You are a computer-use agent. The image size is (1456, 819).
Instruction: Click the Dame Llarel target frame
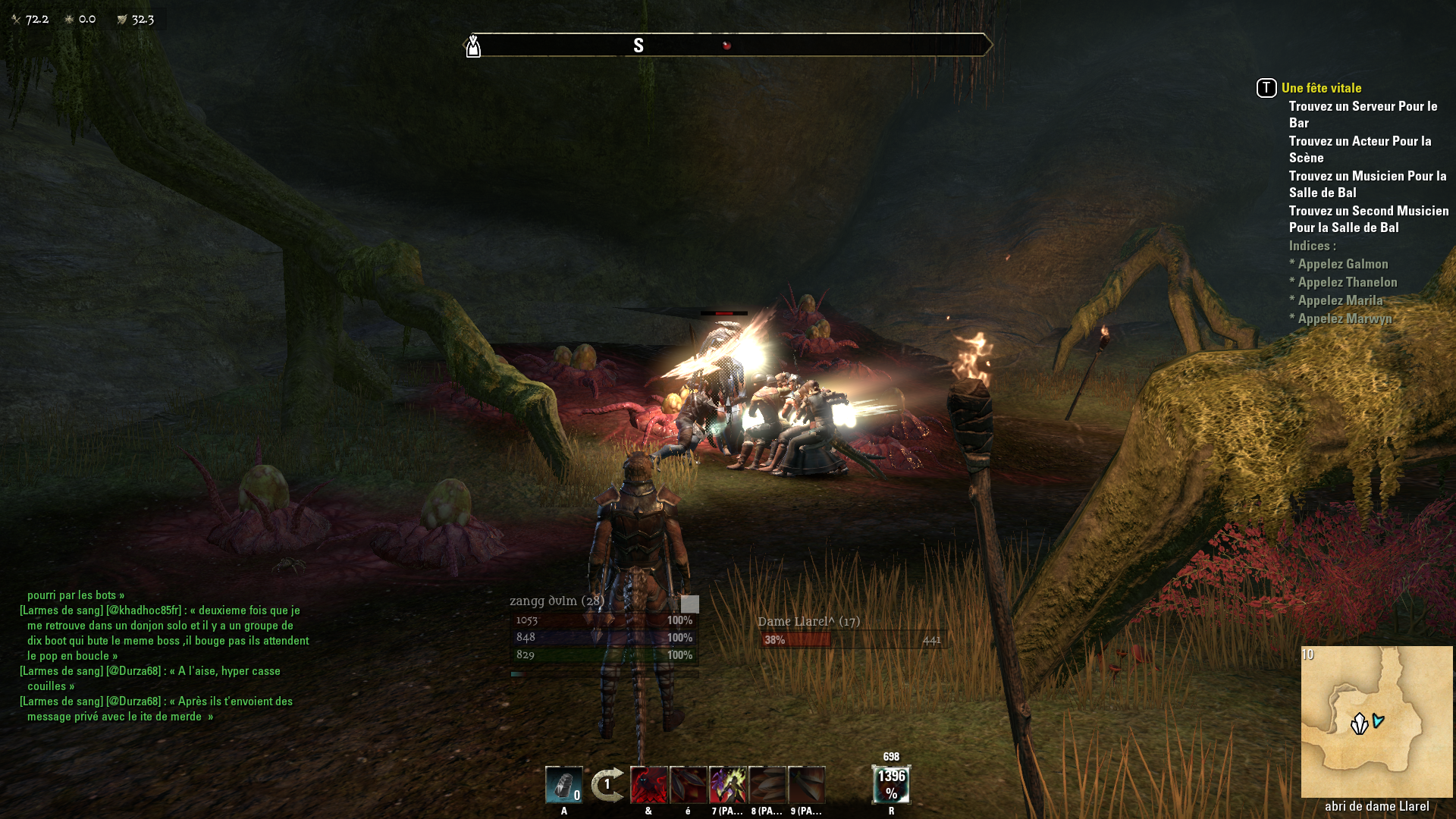(852, 632)
